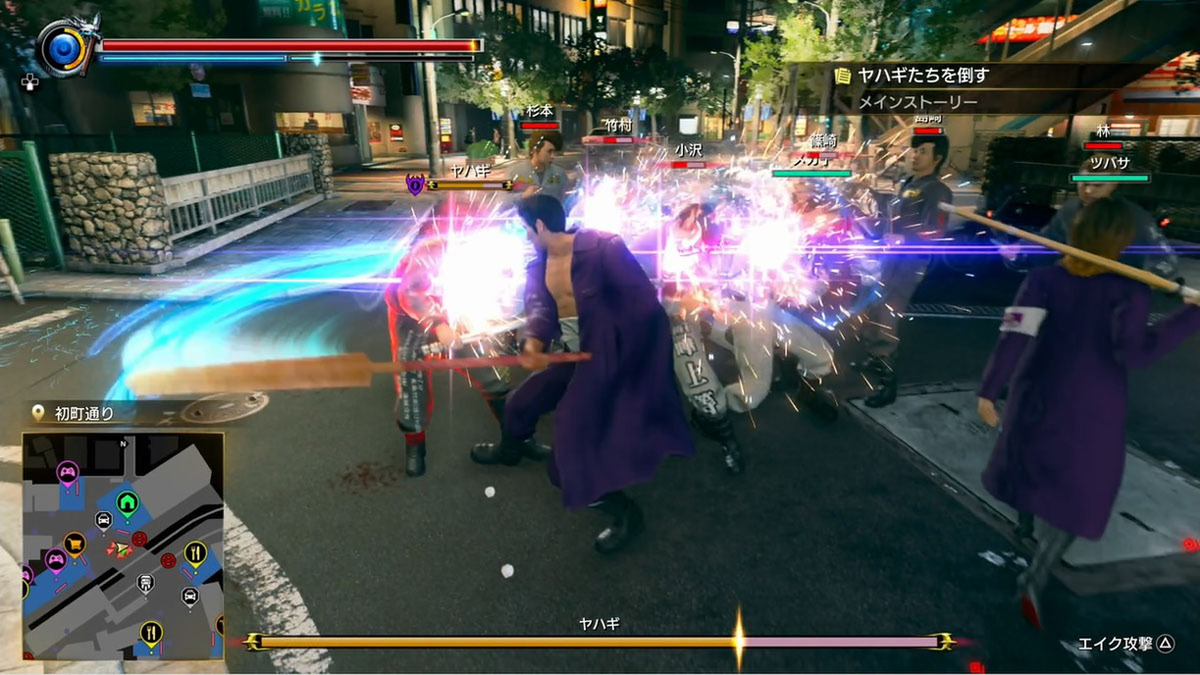Click the 初町通り location label
The image size is (1200, 675).
83,413
